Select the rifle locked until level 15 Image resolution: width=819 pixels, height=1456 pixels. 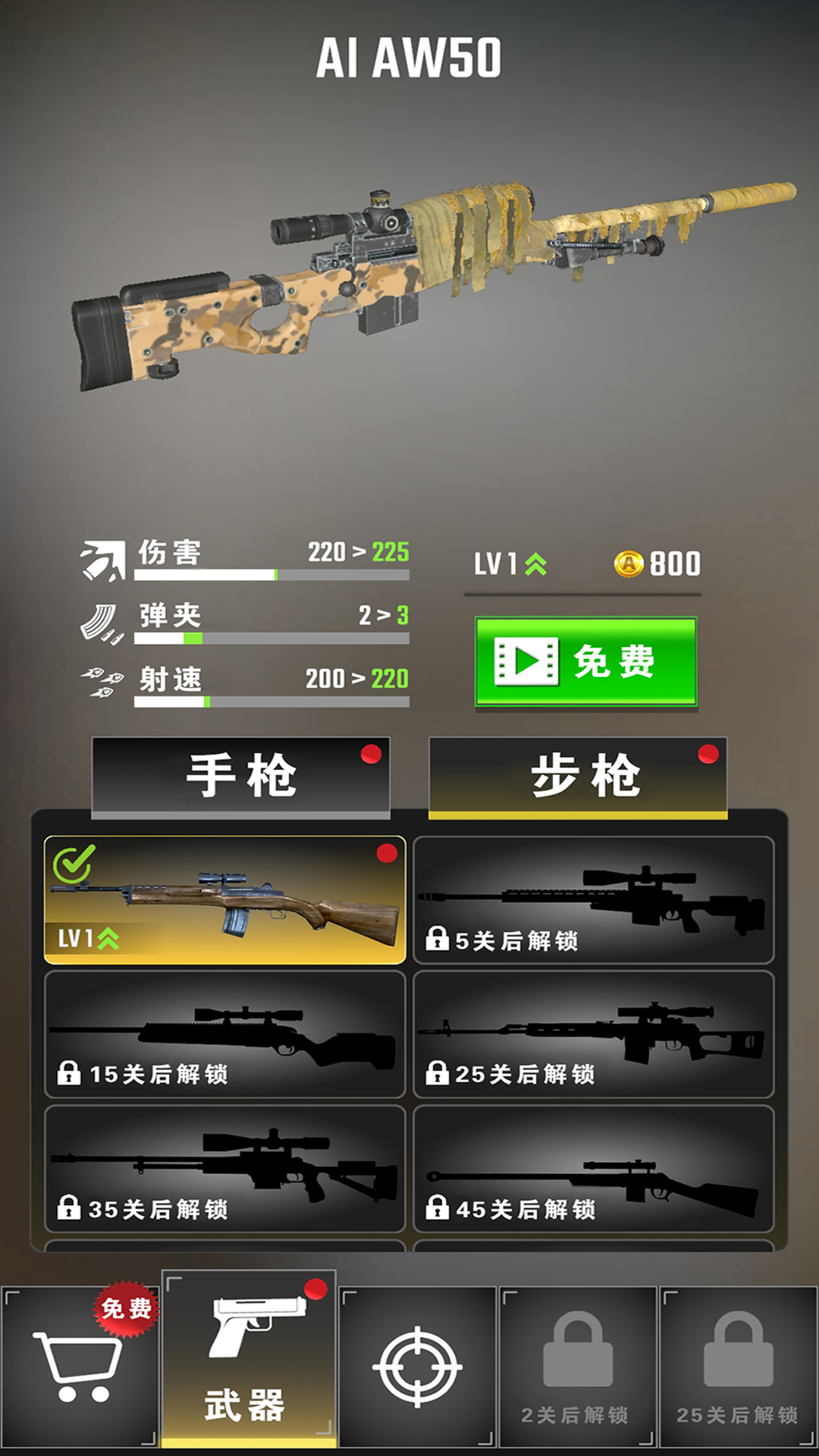click(x=225, y=1034)
